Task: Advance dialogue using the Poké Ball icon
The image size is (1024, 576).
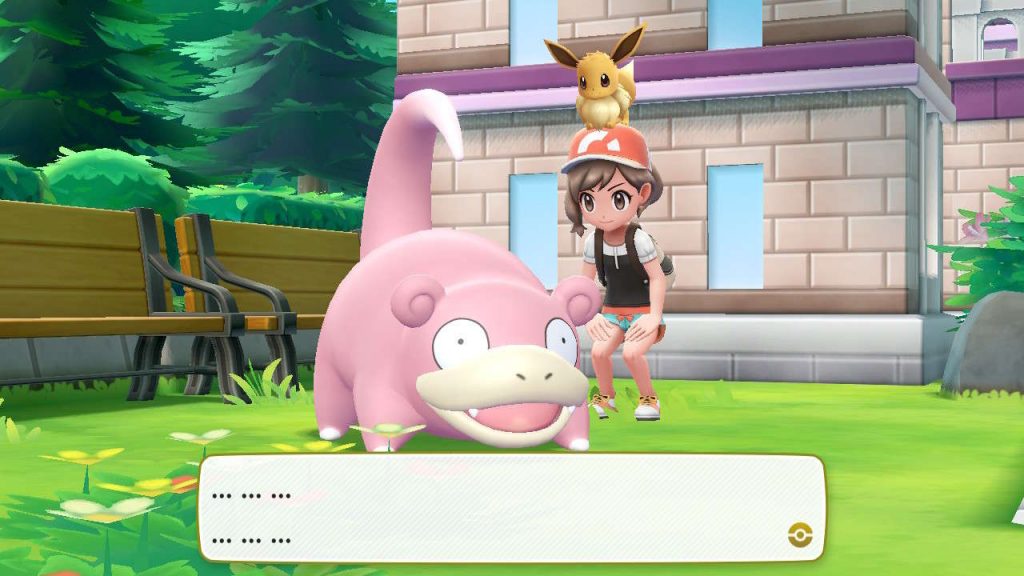Action: tap(799, 533)
